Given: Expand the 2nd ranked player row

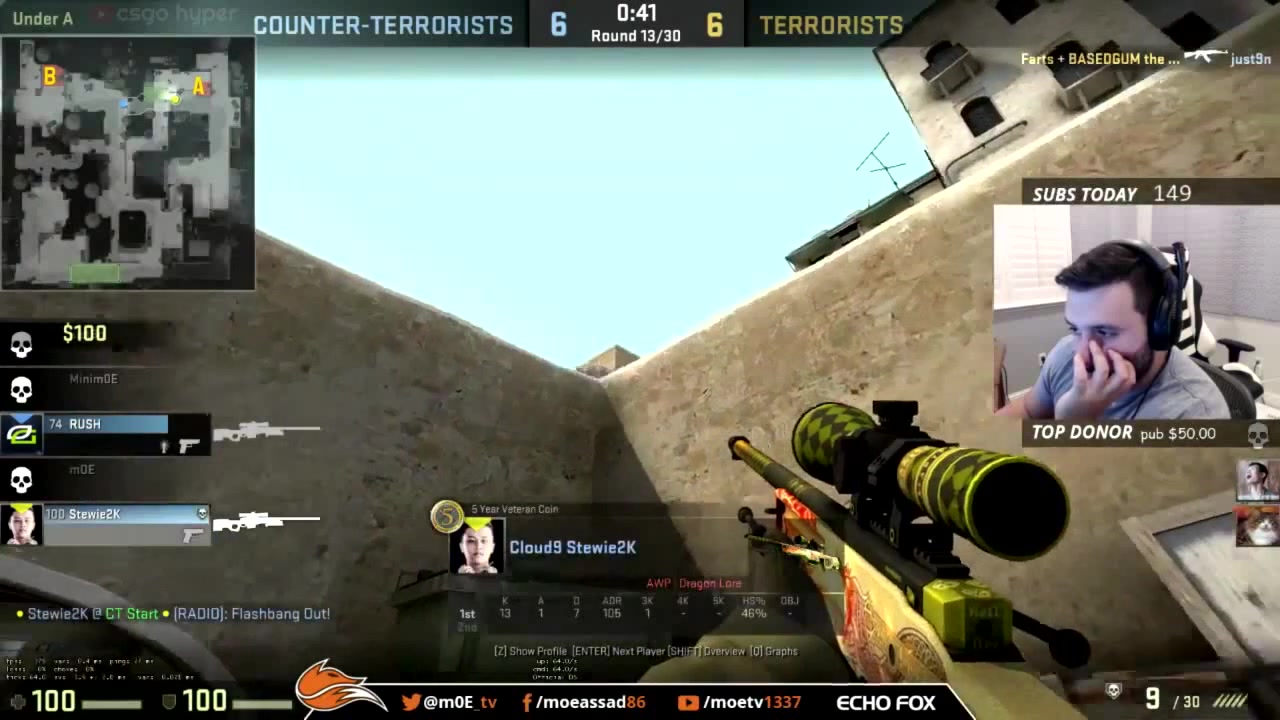Looking at the screenshot, I should click(x=465, y=626).
